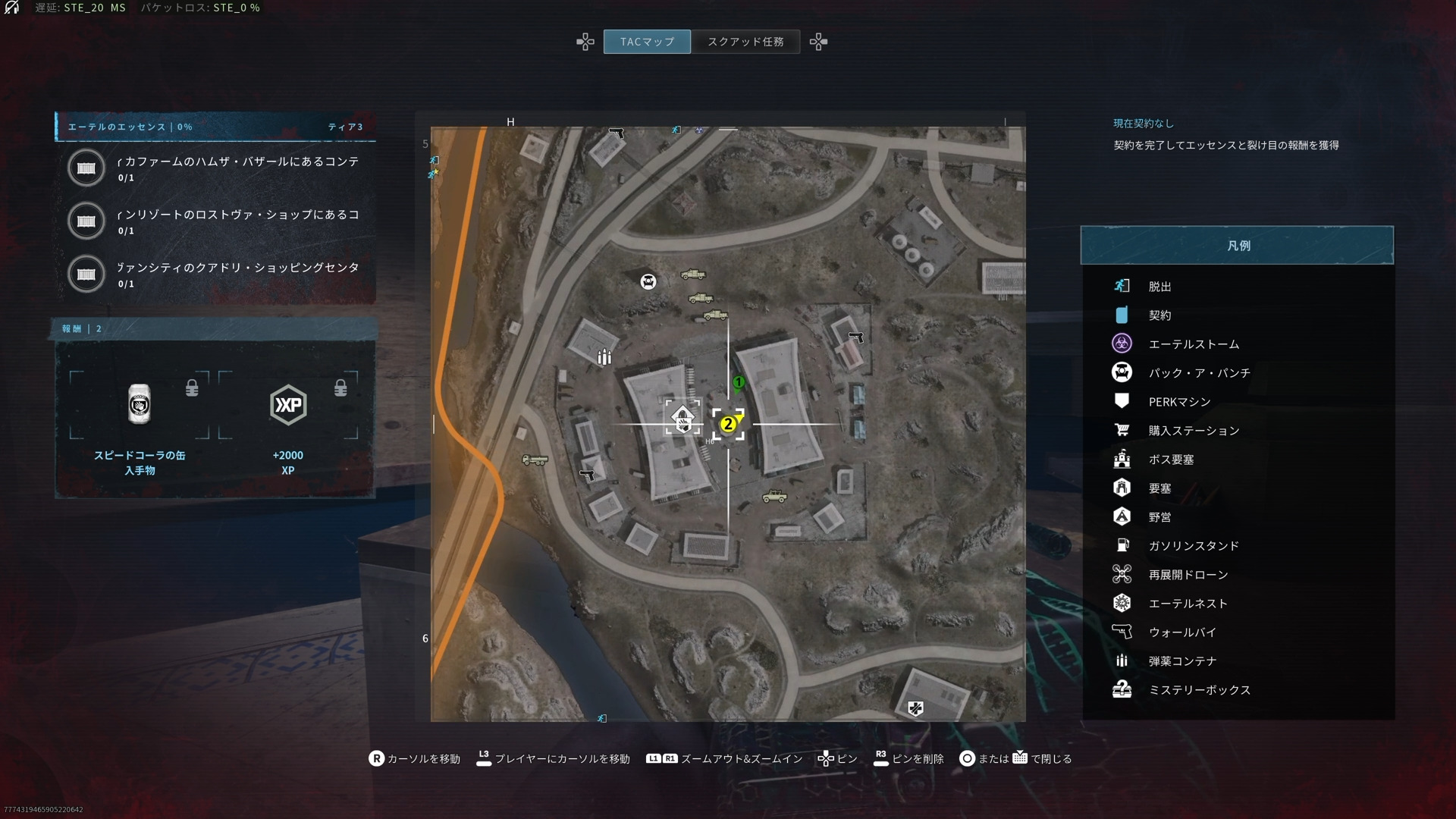Select the green number 1 squad marker
Viewport: 1456px width, 819px height.
(739, 382)
